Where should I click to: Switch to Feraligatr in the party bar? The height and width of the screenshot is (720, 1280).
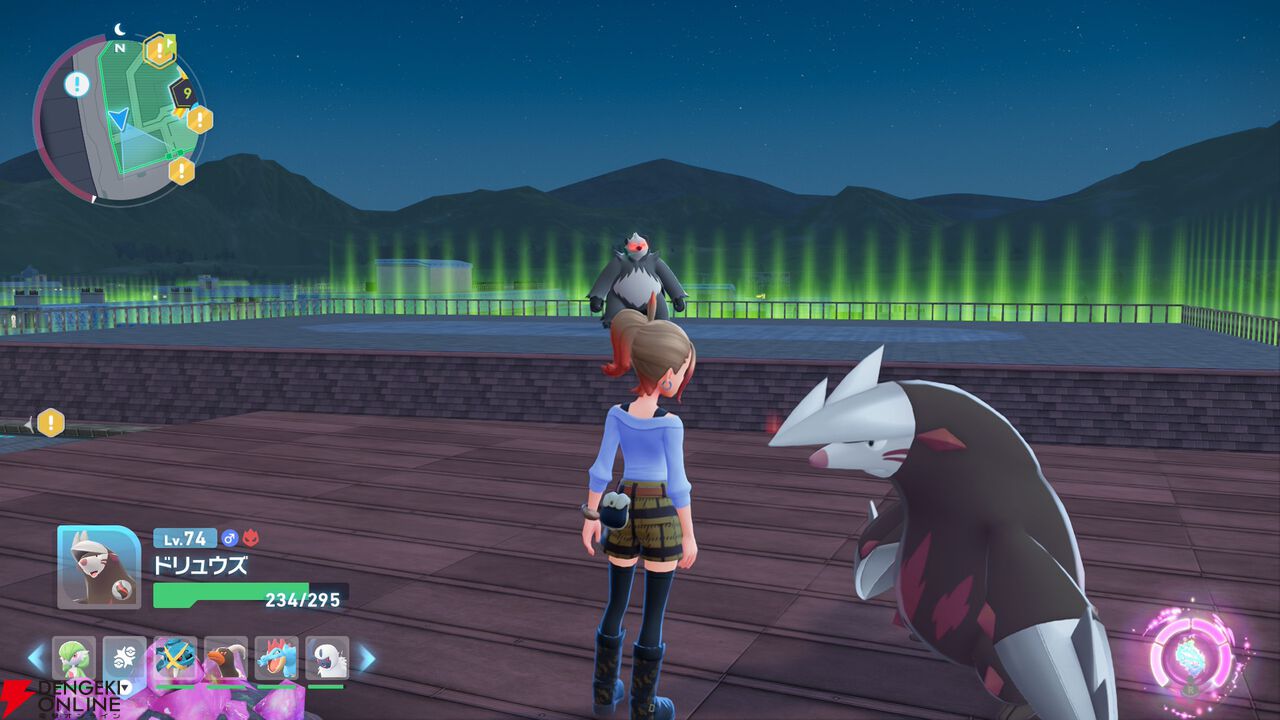[x=276, y=658]
